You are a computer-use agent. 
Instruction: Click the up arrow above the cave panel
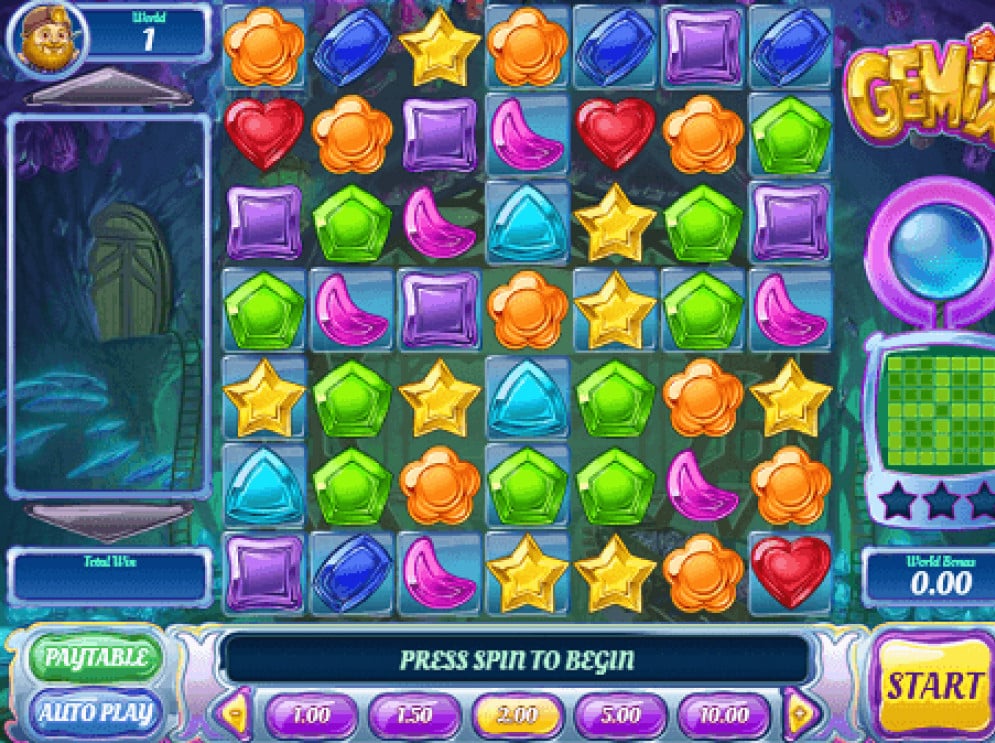[x=109, y=90]
